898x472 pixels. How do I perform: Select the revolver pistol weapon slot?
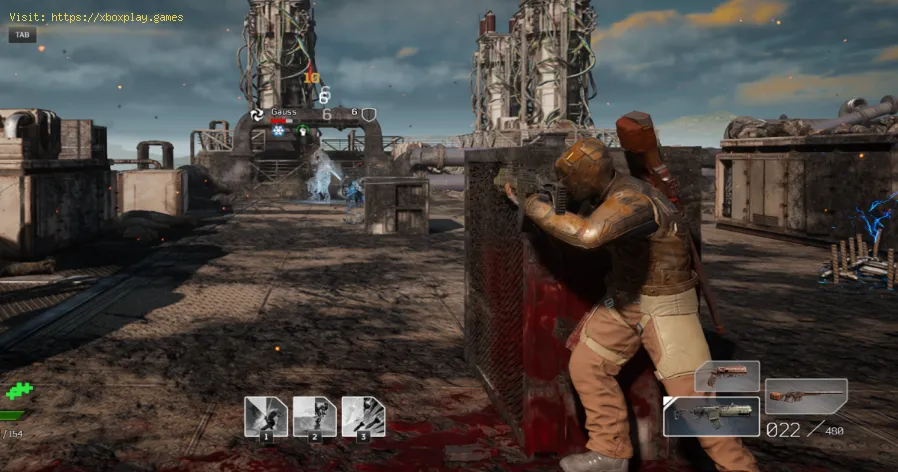click(x=727, y=377)
